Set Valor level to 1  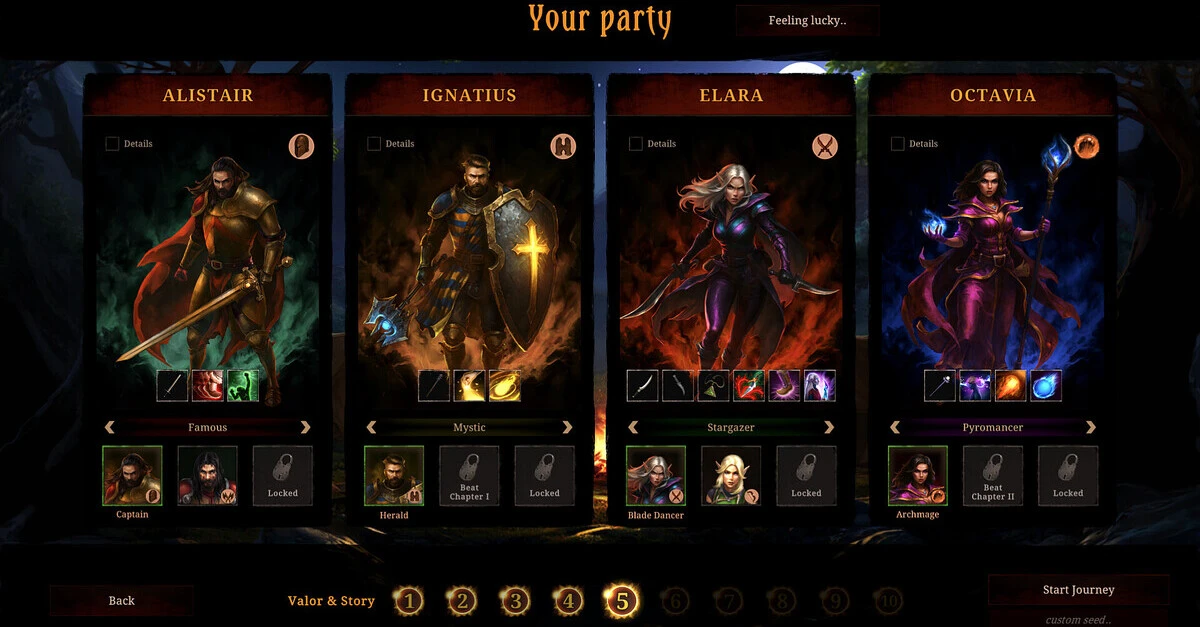point(408,601)
